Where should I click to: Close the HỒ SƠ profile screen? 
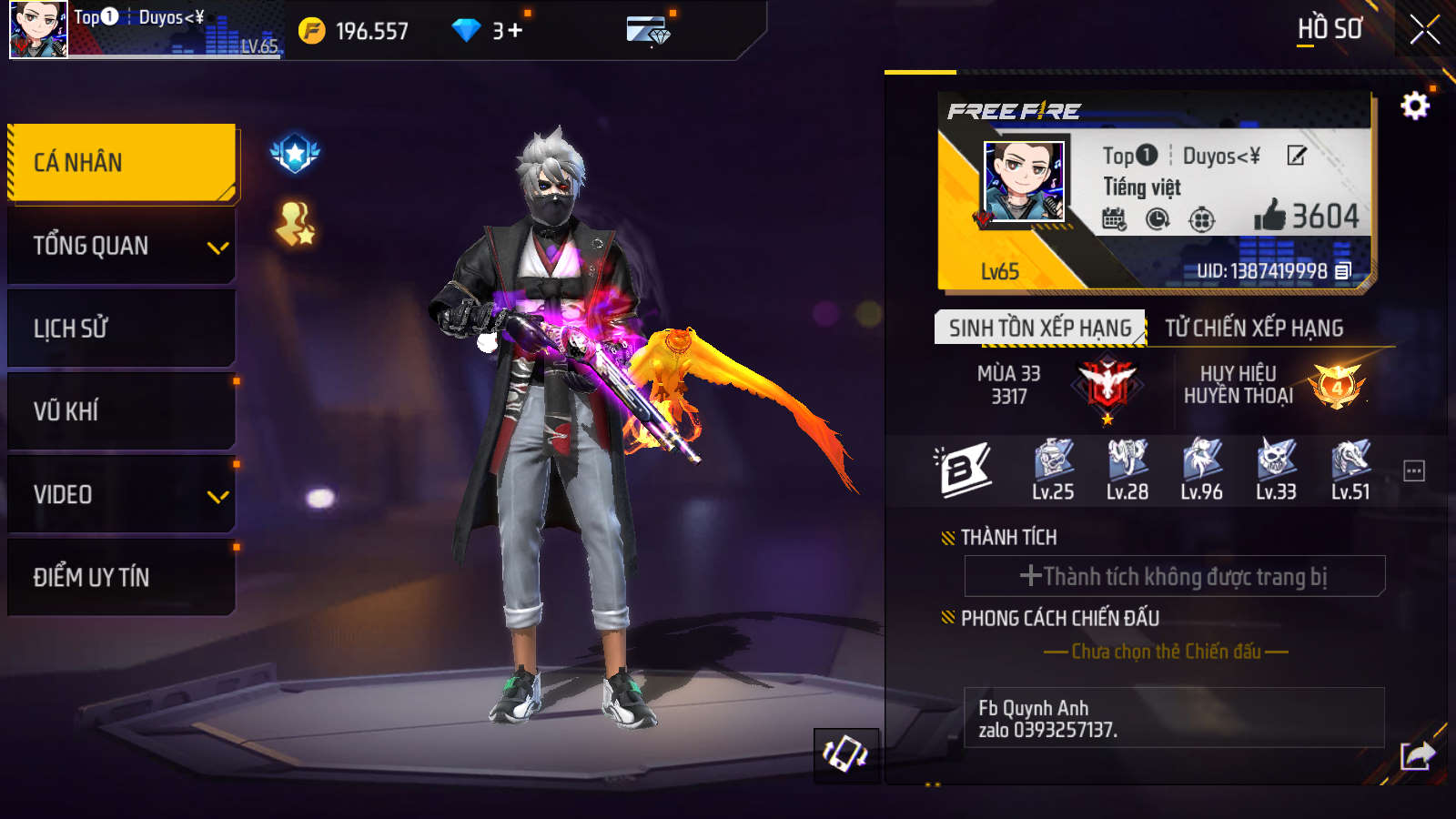(x=1424, y=30)
